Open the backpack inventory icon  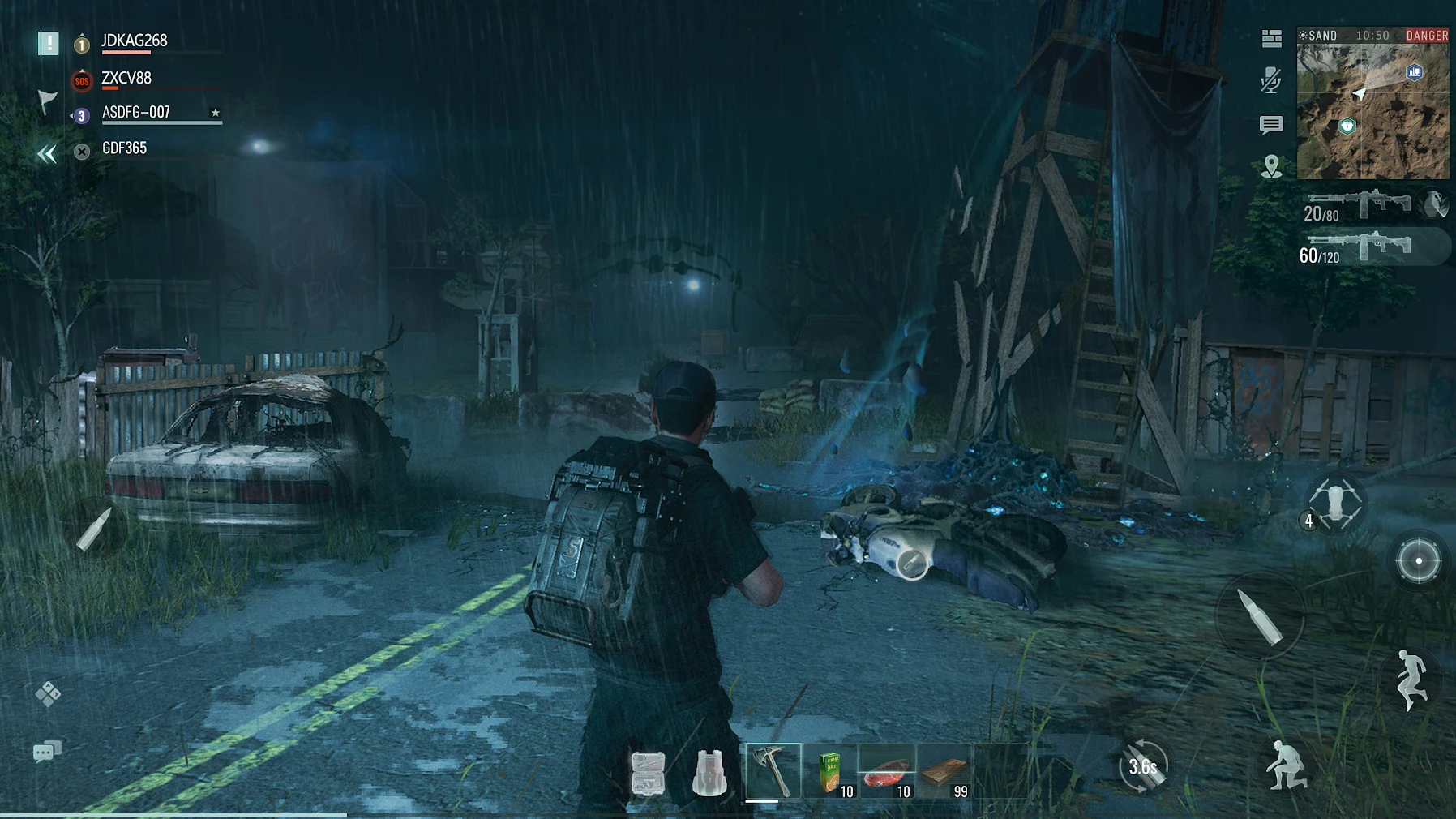click(709, 773)
